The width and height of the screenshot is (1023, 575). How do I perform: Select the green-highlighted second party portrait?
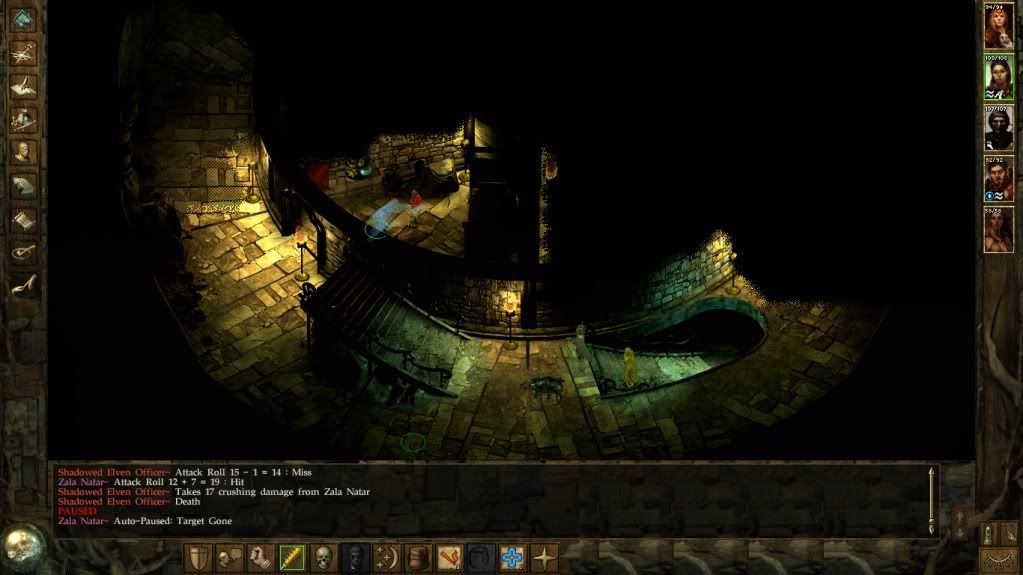pos(997,79)
